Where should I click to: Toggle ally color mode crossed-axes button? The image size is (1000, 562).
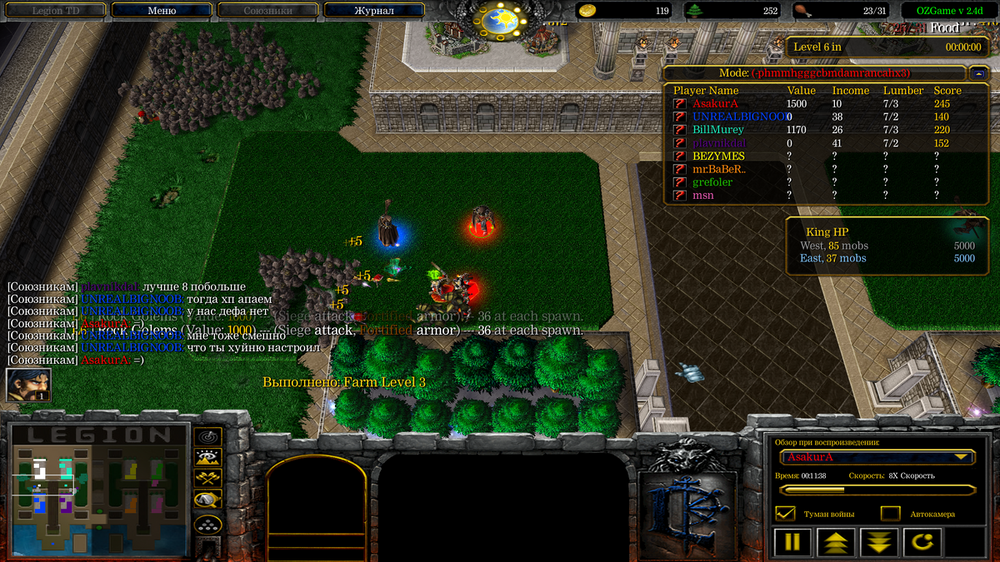[x=208, y=479]
